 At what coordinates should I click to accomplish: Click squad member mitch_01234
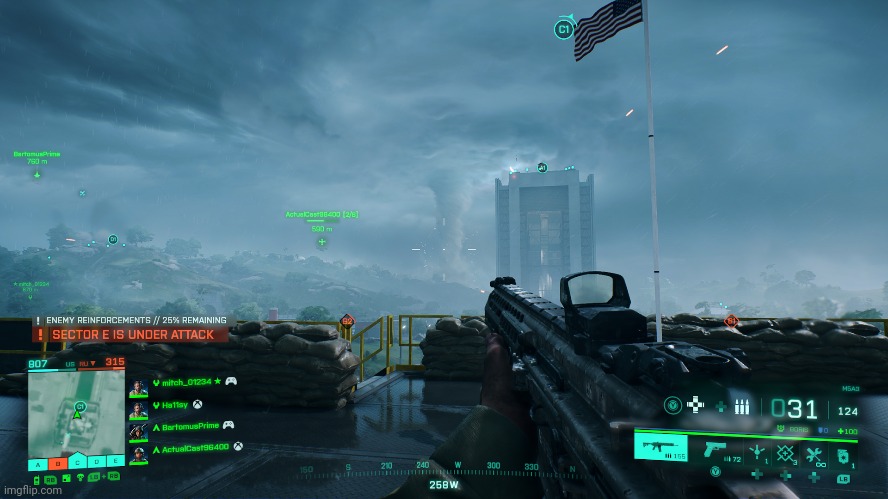186,381
